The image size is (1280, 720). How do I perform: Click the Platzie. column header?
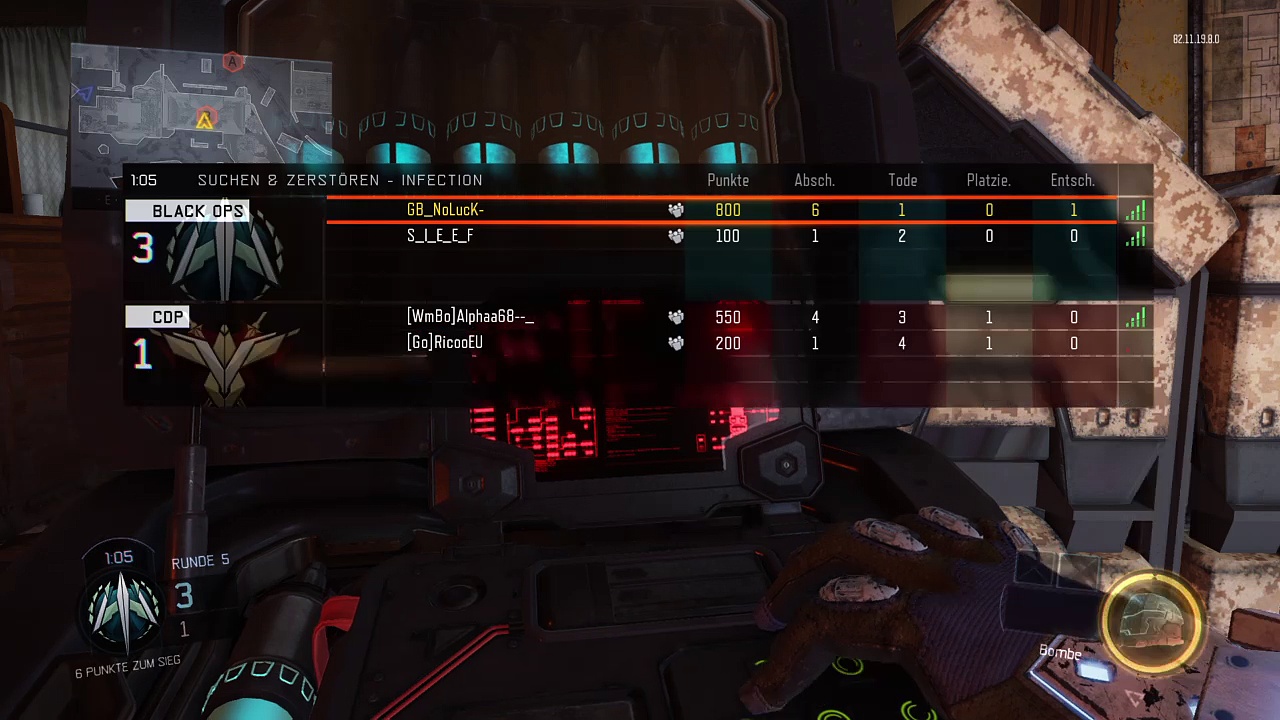pos(989,181)
